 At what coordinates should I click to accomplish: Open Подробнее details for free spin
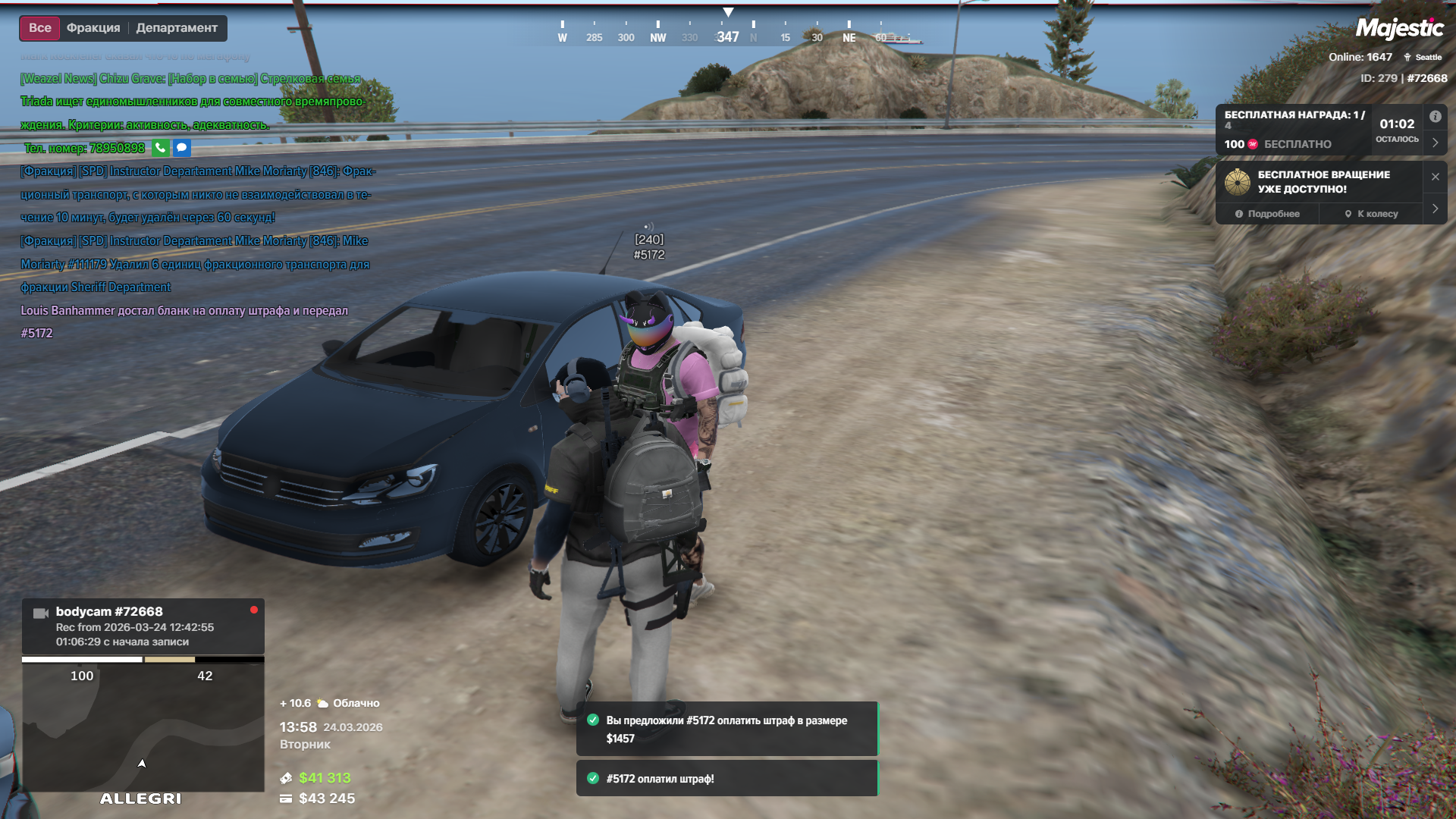[x=1267, y=214]
